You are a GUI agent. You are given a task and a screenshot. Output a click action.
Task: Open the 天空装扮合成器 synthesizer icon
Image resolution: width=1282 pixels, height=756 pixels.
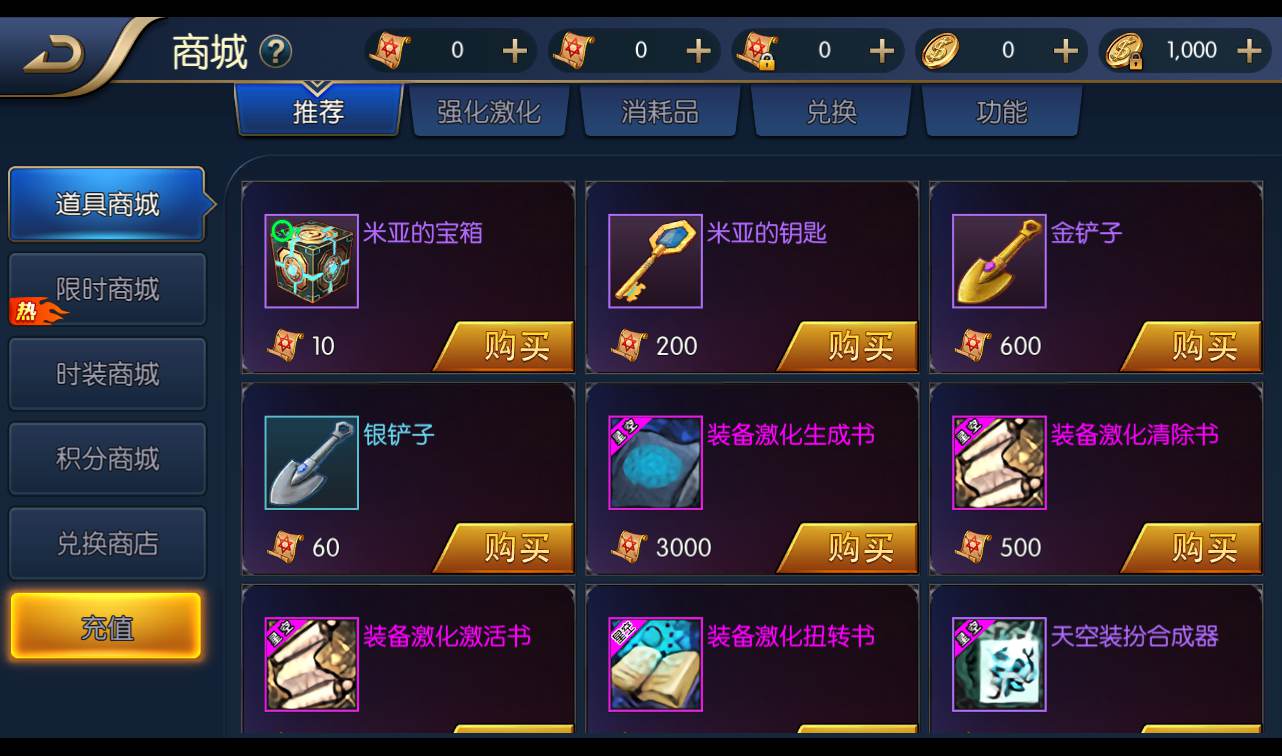[999, 663]
